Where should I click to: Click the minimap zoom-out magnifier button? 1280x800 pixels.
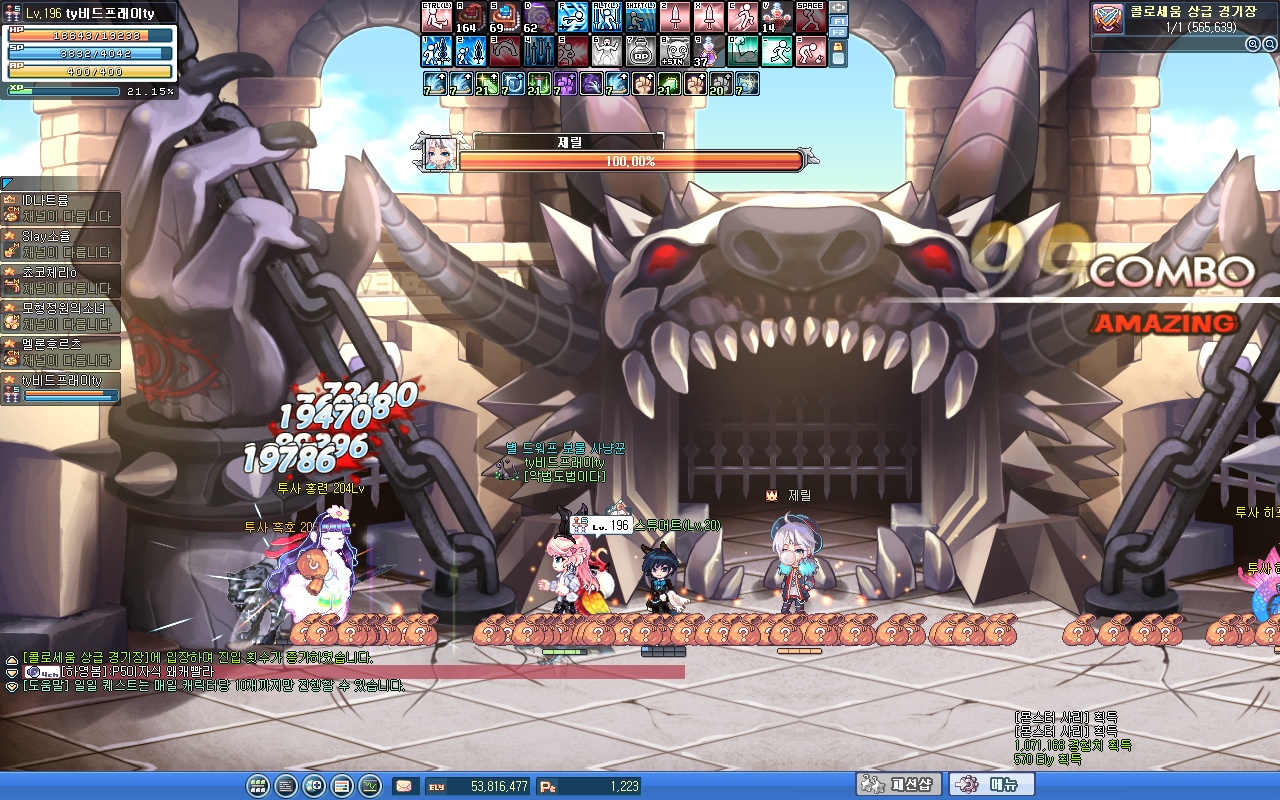click(1267, 44)
